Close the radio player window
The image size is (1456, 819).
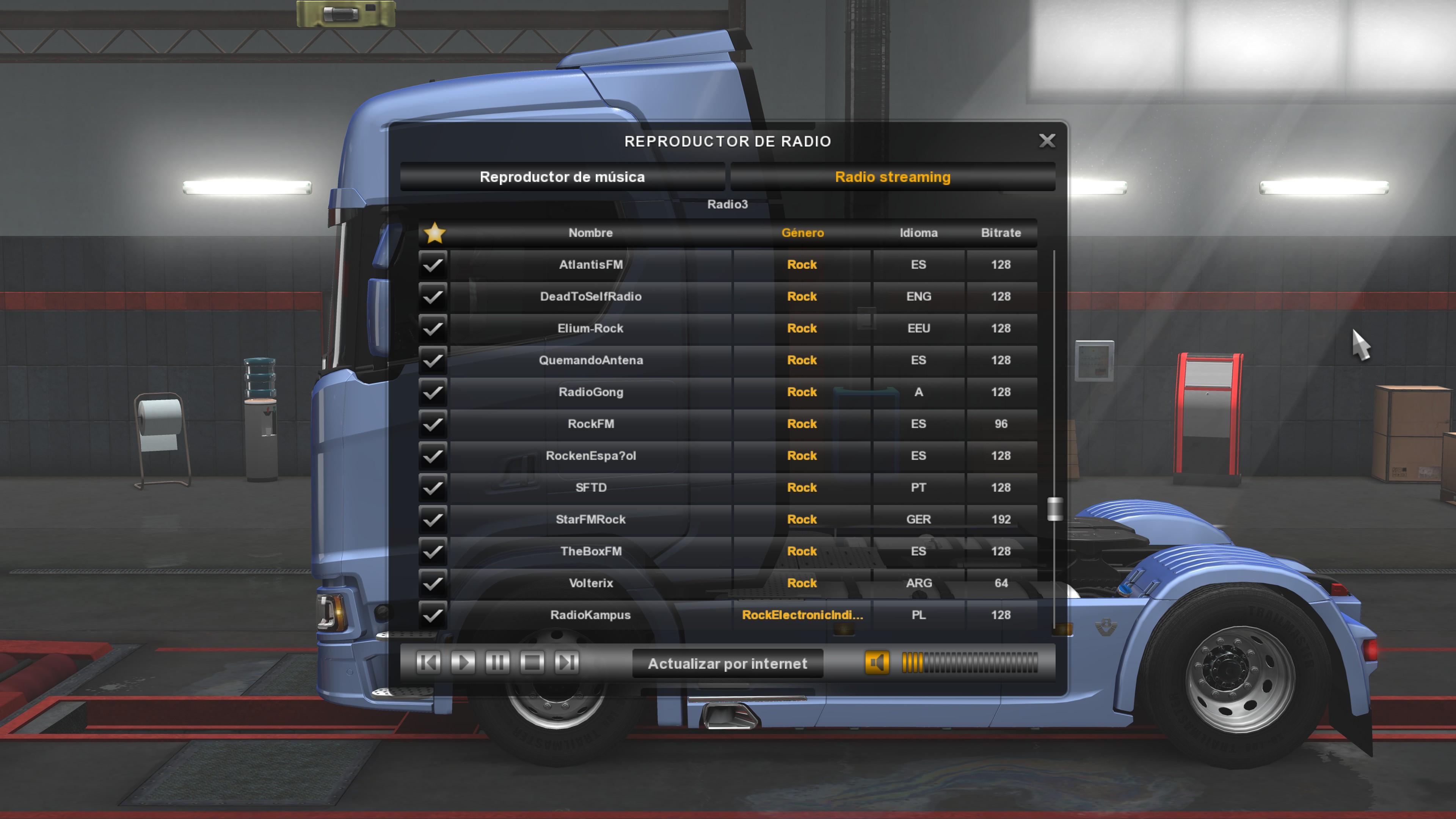click(x=1047, y=141)
